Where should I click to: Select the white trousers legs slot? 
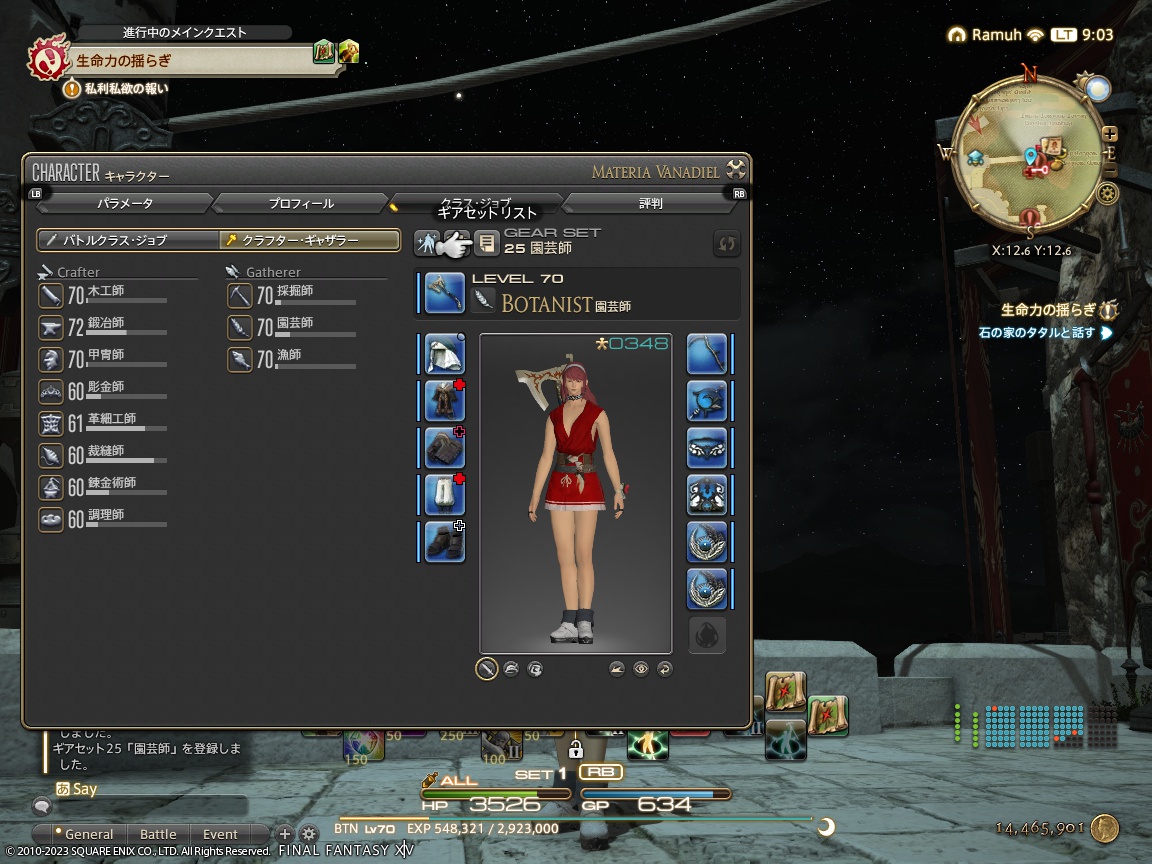[445, 494]
